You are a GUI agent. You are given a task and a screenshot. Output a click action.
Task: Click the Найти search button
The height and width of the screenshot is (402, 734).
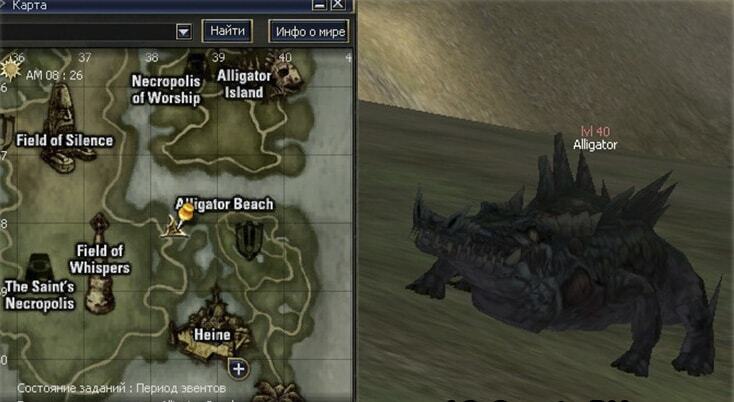tap(227, 31)
